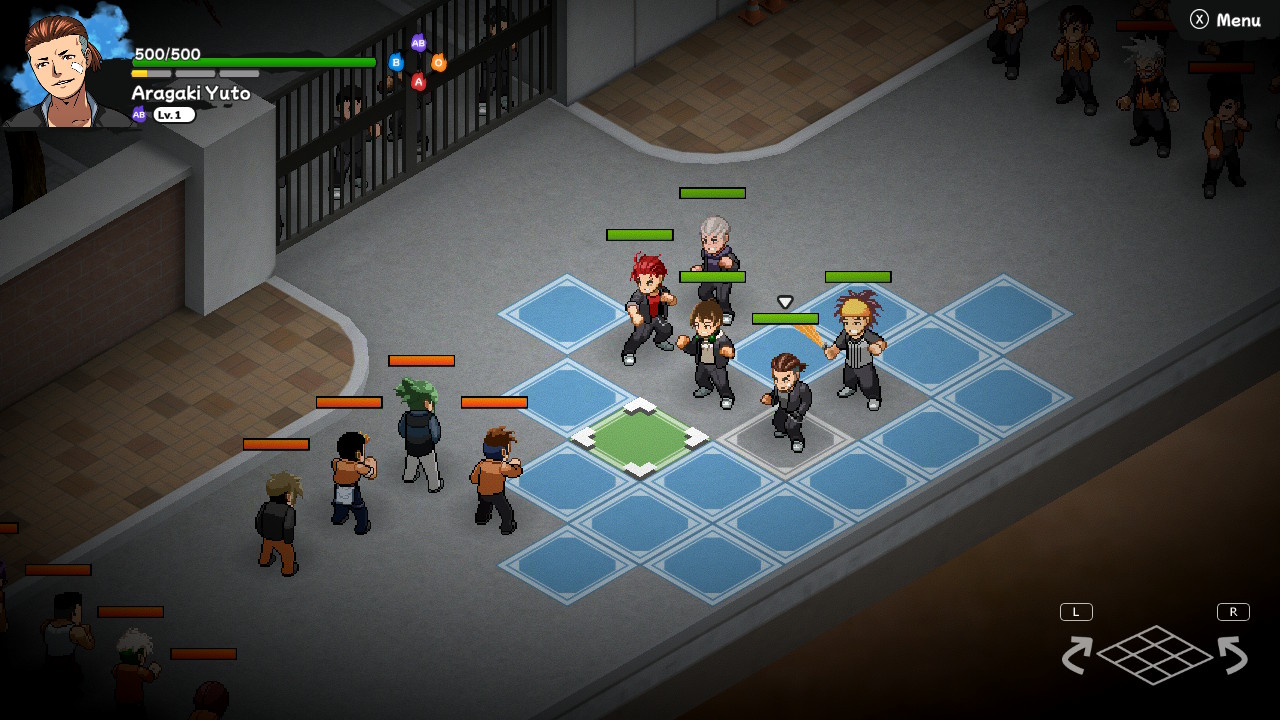The height and width of the screenshot is (720, 1280).
Task: Select the blue B blood type icon
Action: 396,62
